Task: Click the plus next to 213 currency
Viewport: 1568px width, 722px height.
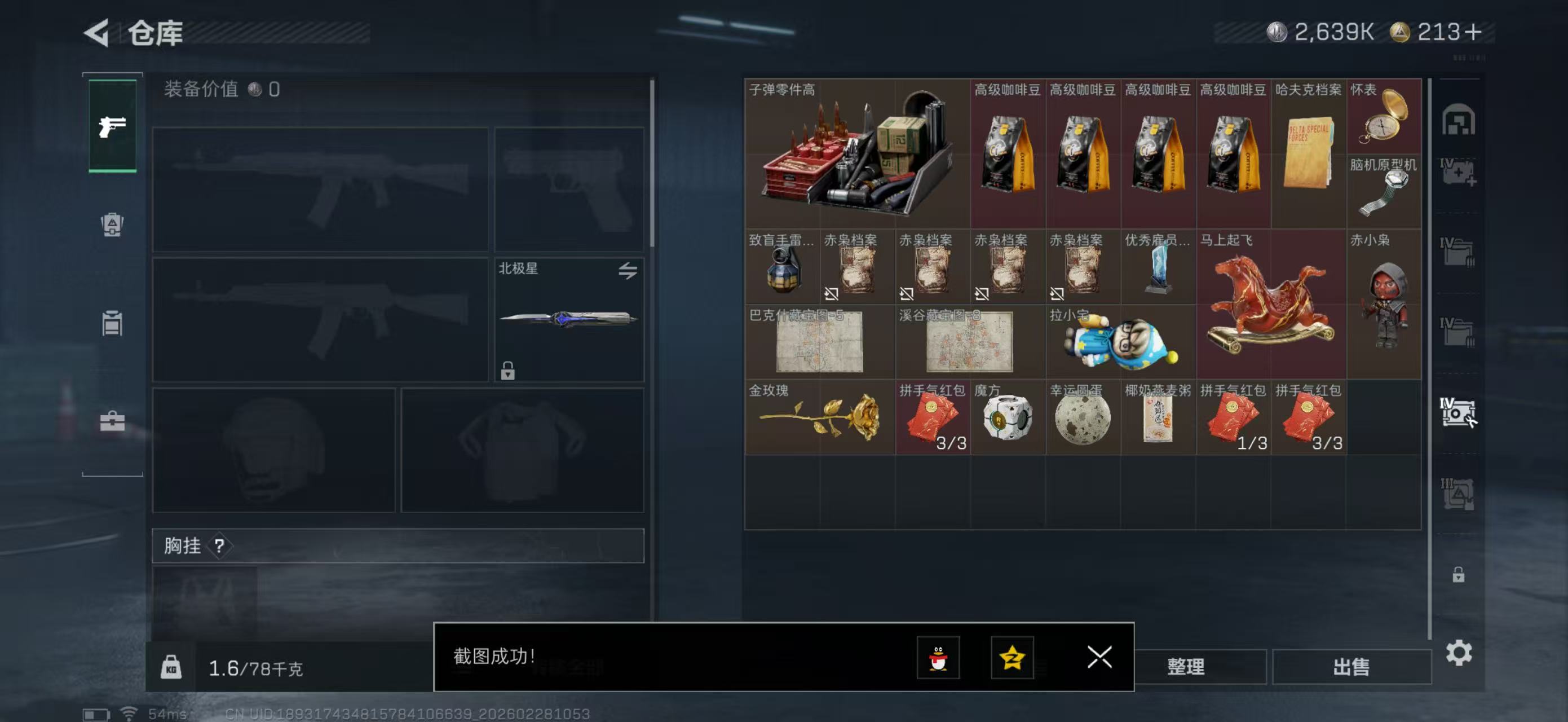Action: [x=1474, y=33]
